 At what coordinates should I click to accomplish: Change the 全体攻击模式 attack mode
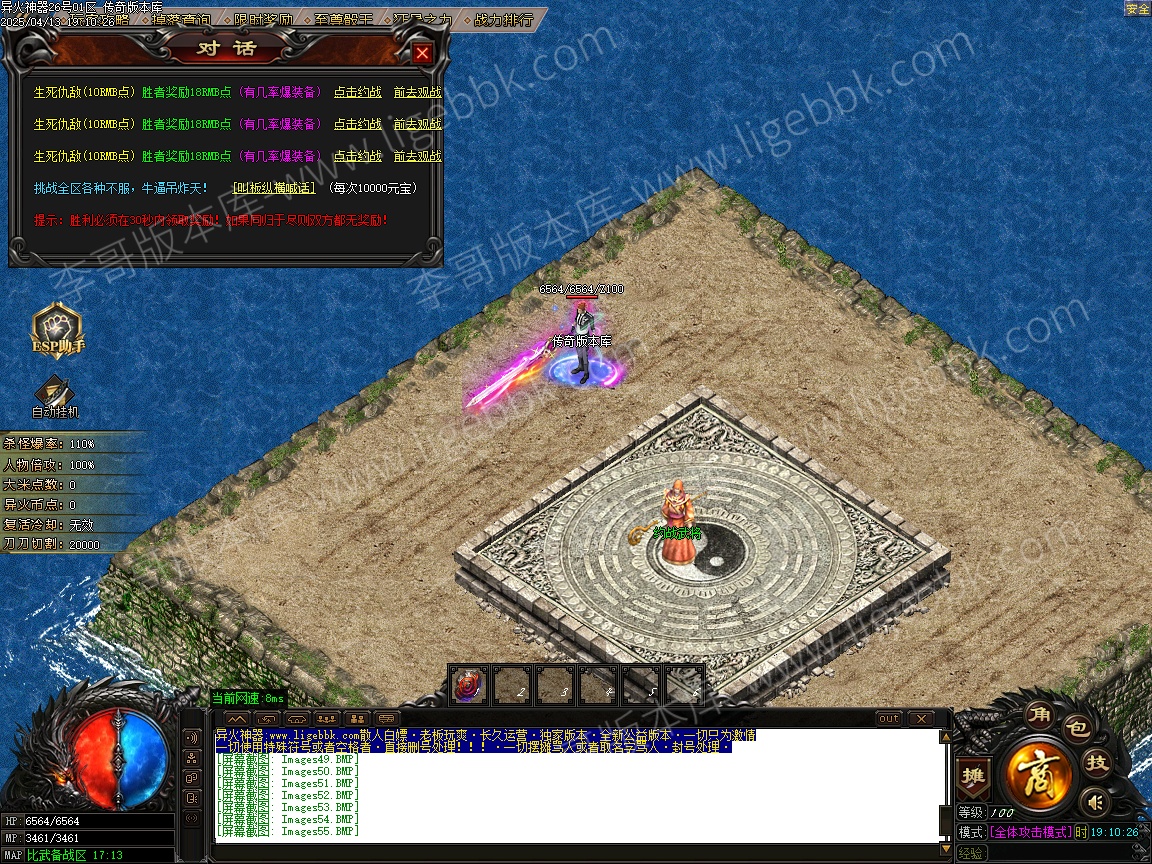coord(1030,832)
